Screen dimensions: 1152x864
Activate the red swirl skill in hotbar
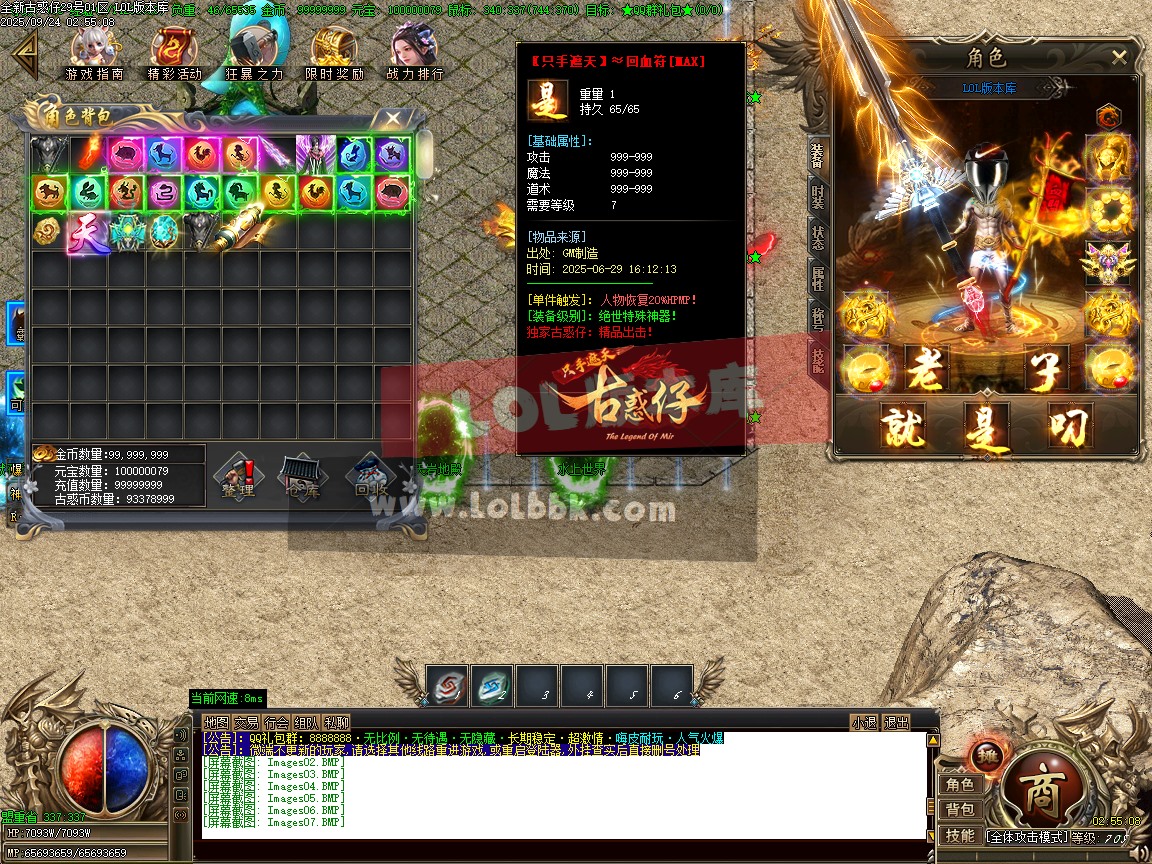tap(446, 686)
